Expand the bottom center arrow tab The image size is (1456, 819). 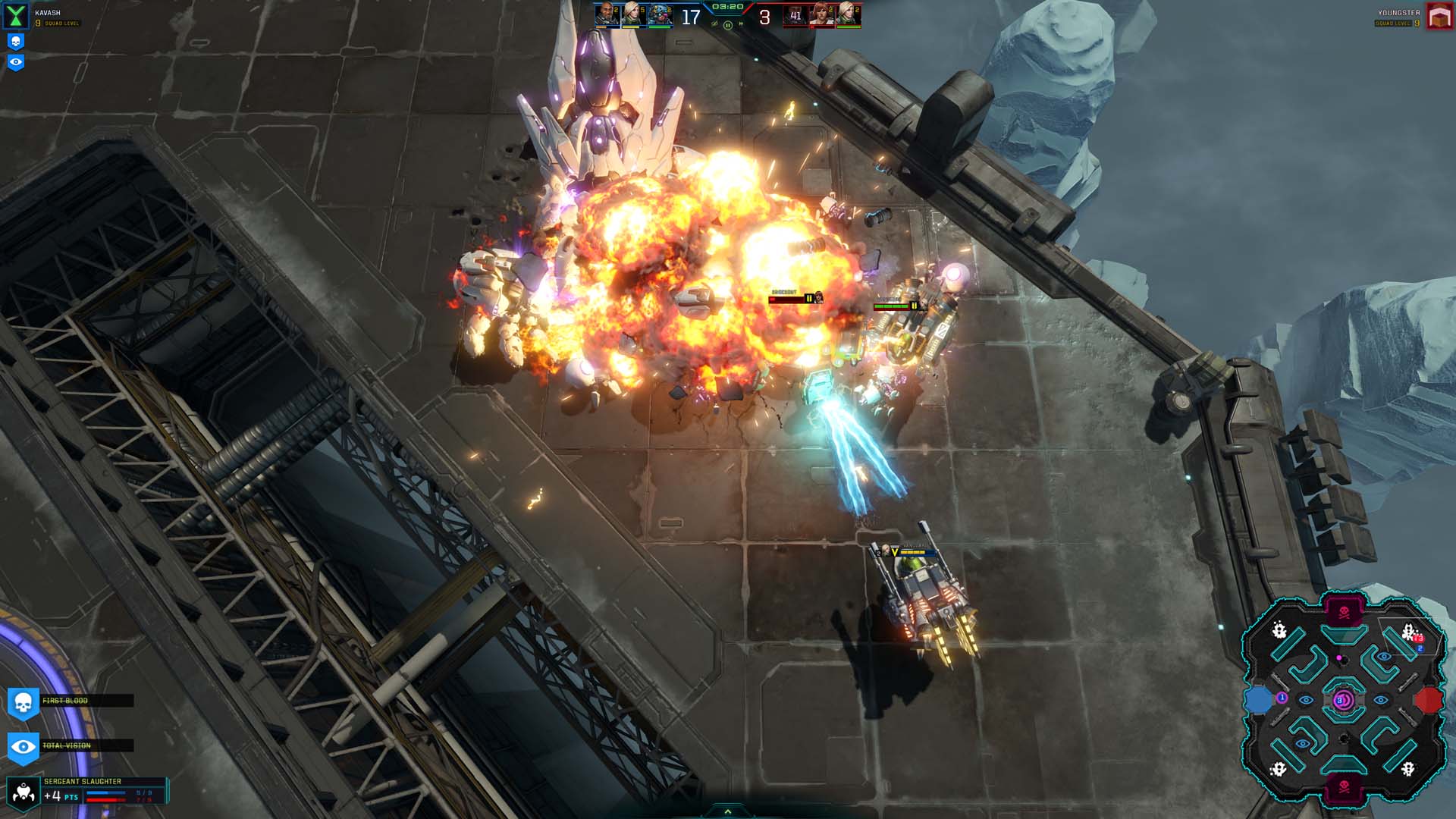727,811
